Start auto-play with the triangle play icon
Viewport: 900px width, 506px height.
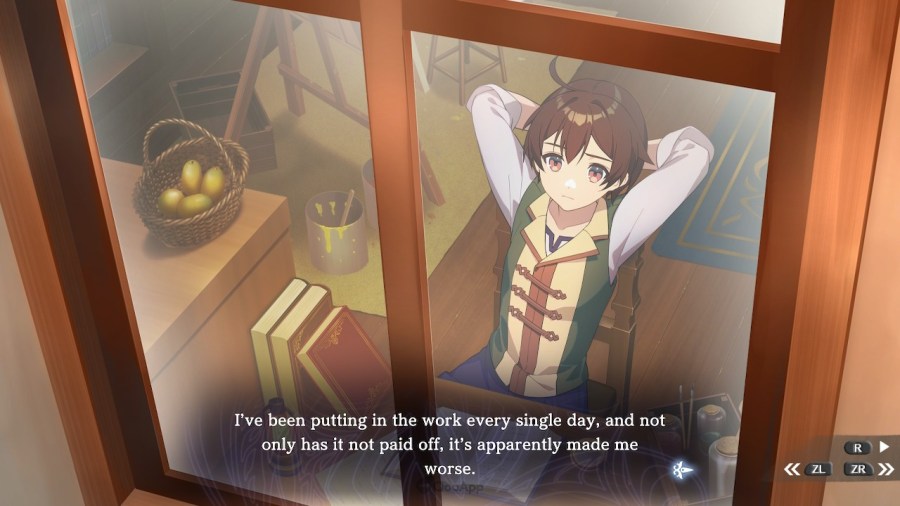pos(883,448)
